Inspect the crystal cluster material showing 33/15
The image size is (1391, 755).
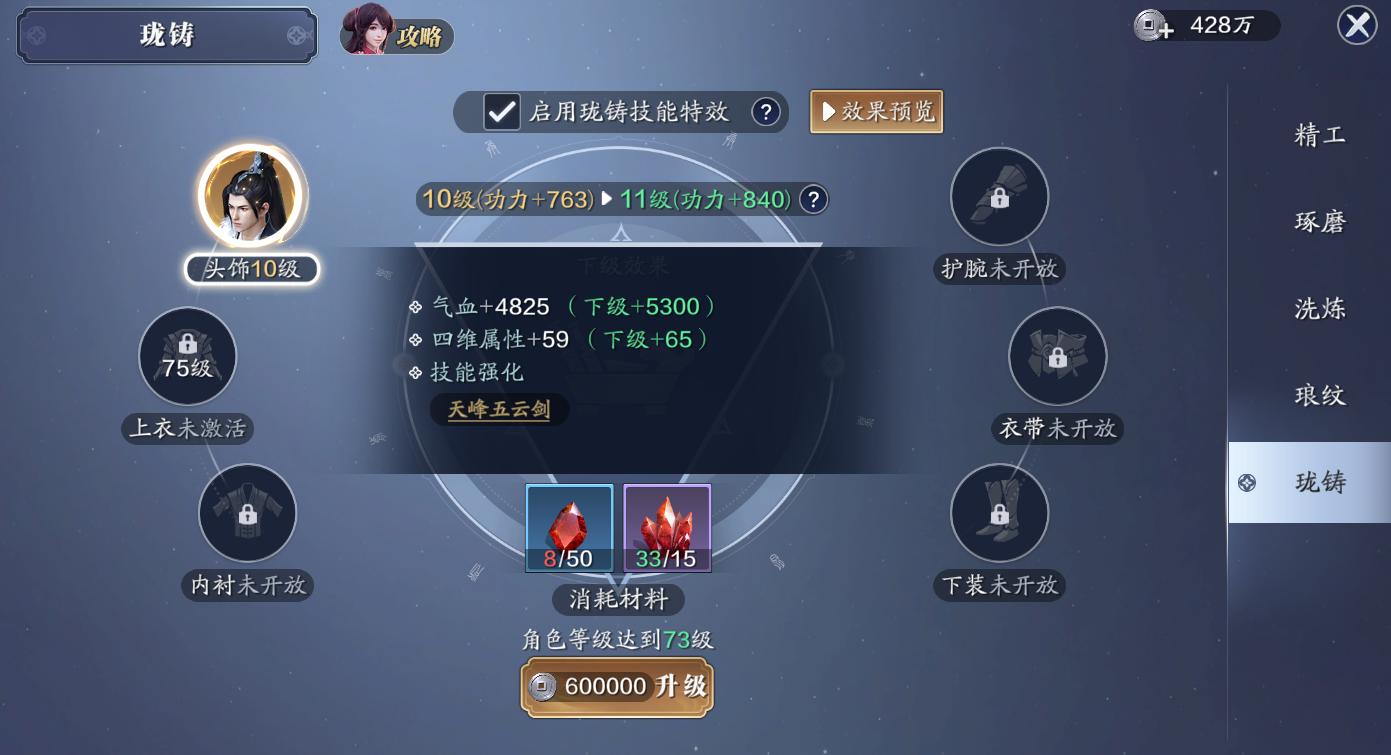point(667,528)
